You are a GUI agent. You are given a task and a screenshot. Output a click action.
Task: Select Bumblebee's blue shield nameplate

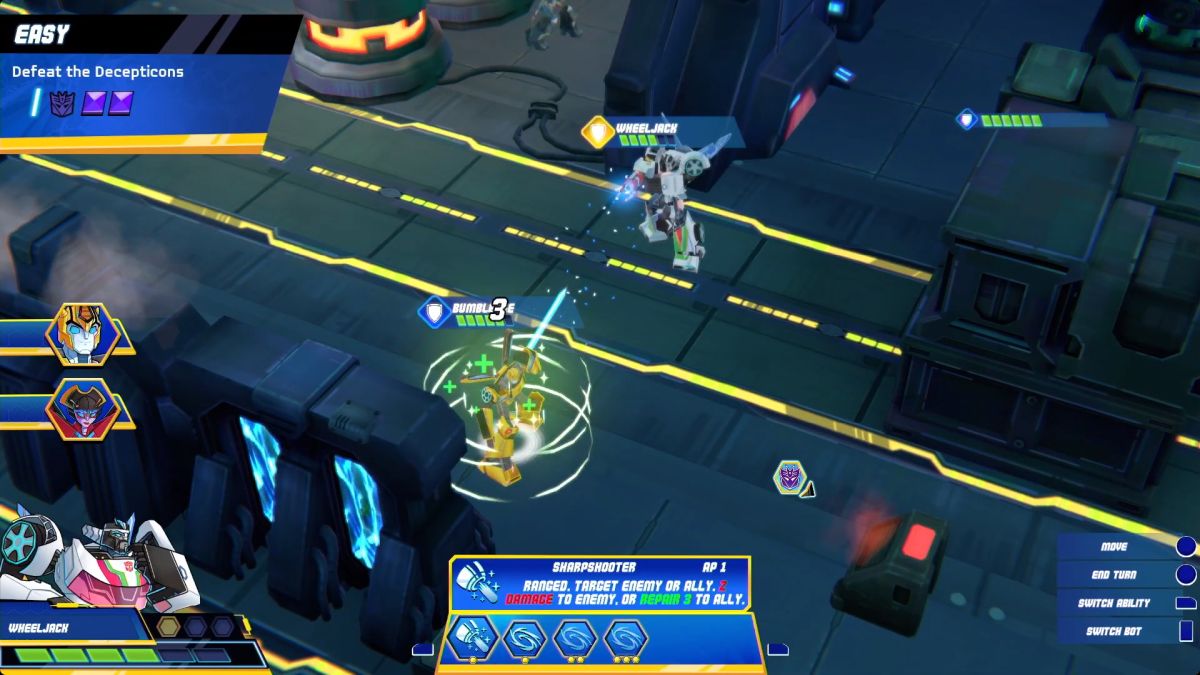tap(434, 313)
